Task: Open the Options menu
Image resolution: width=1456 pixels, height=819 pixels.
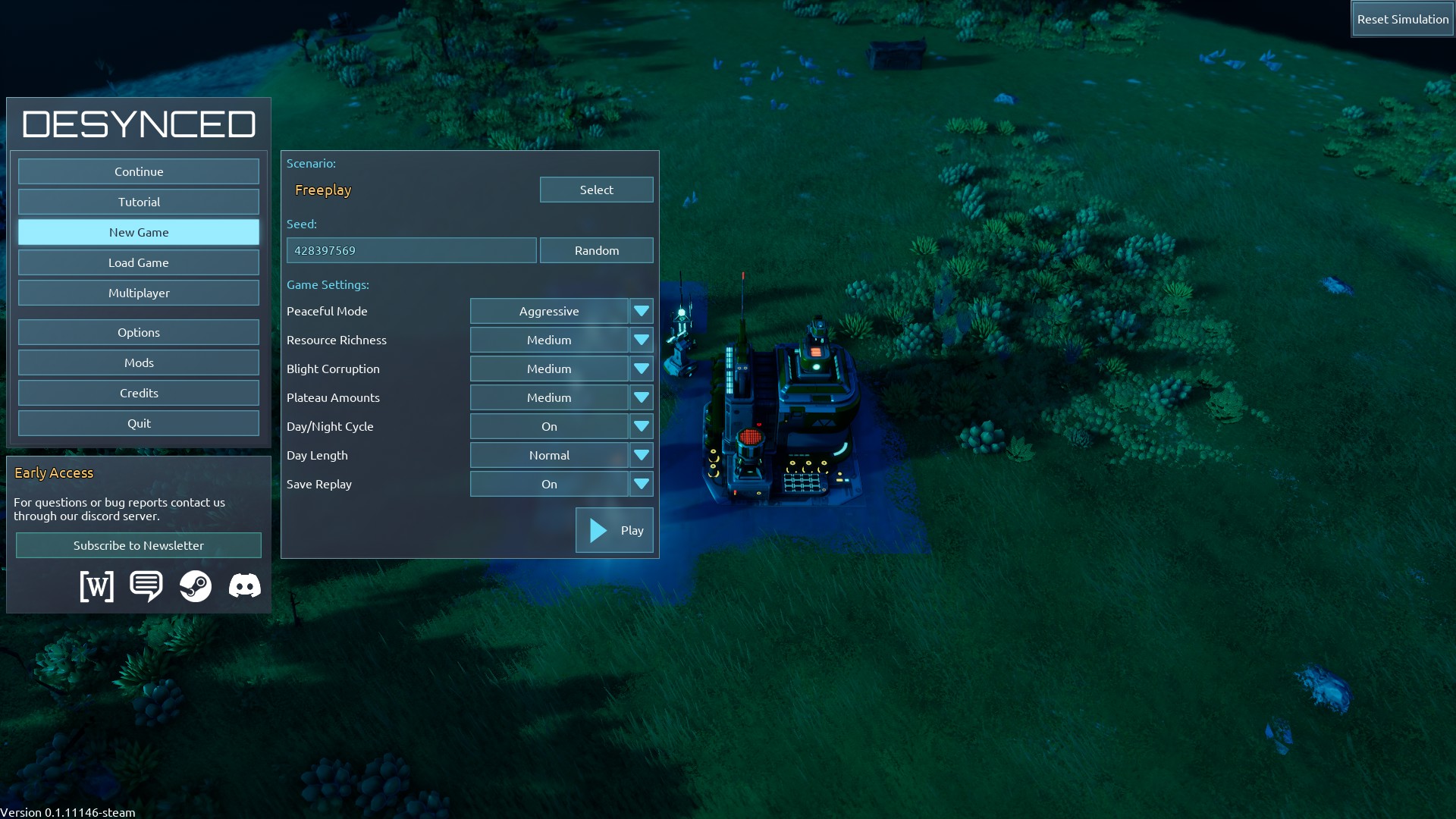Action: [139, 332]
